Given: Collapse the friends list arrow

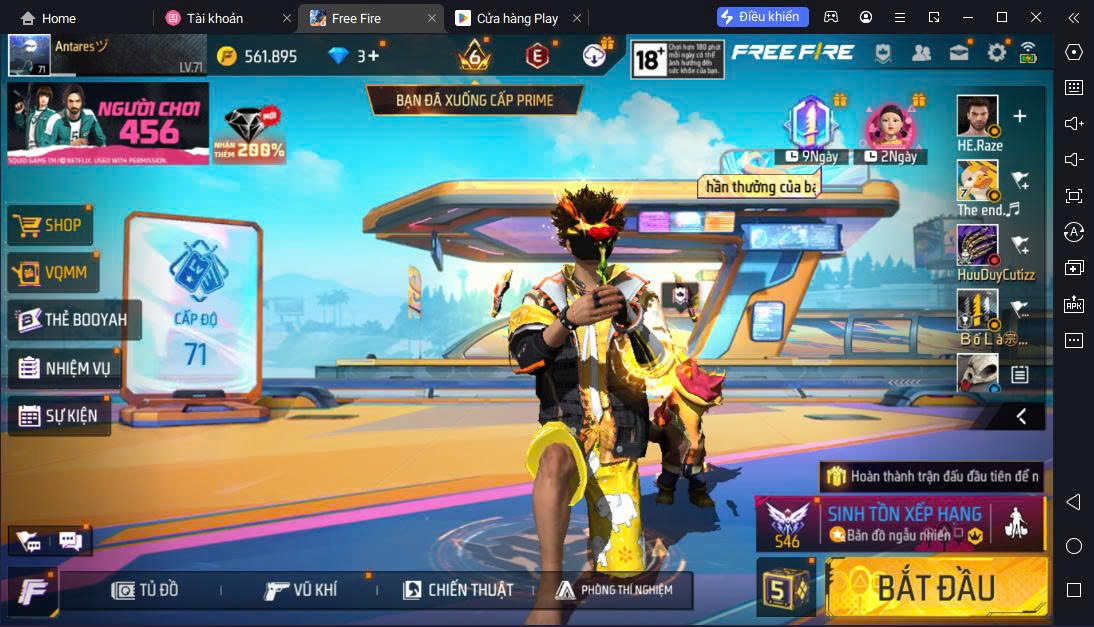Looking at the screenshot, I should 1021,416.
